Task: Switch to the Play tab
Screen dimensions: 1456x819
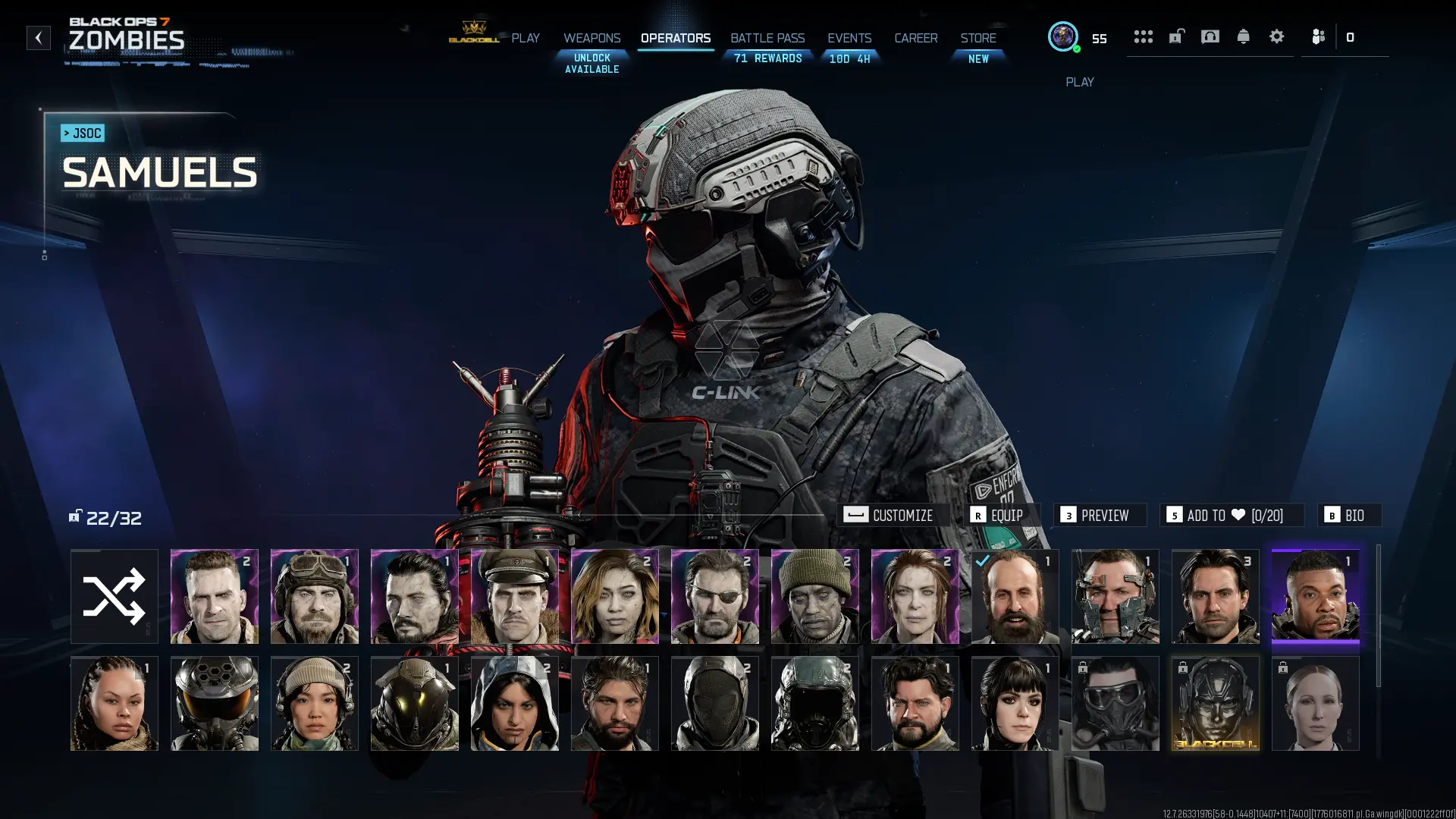Action: coord(525,38)
